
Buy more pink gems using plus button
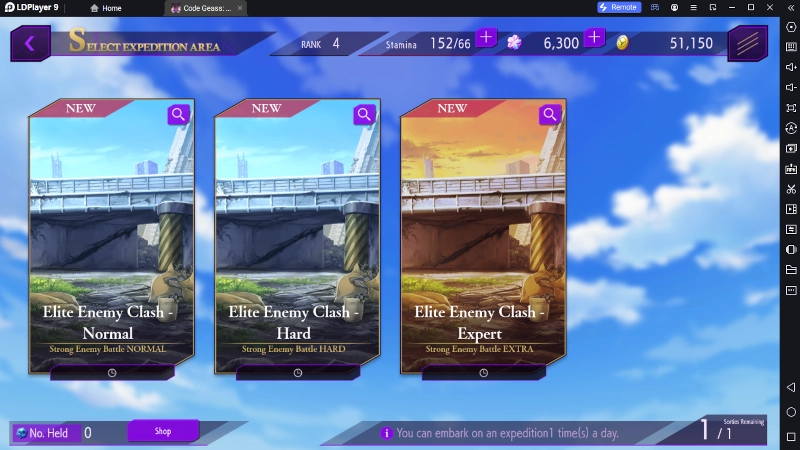[x=594, y=38]
